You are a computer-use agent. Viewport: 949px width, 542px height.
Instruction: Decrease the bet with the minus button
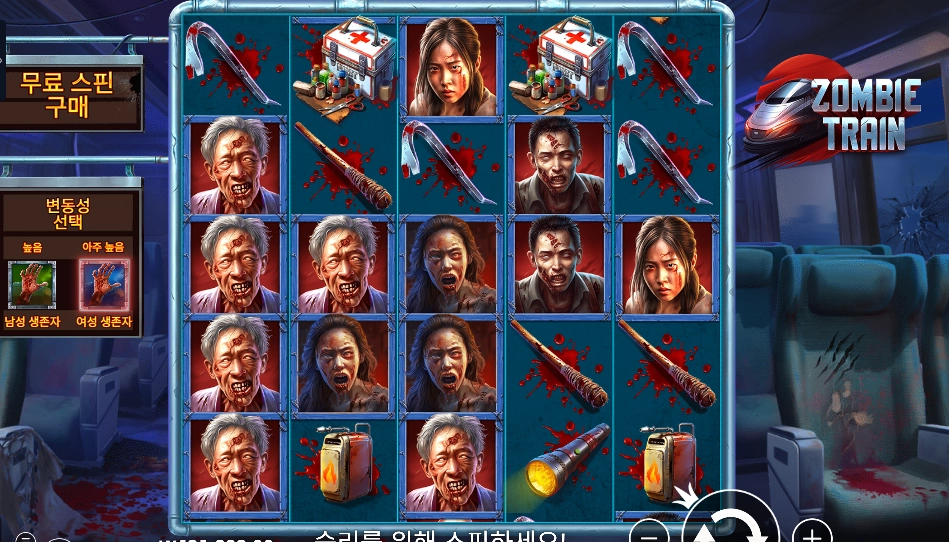pyautogui.click(x=650, y=532)
